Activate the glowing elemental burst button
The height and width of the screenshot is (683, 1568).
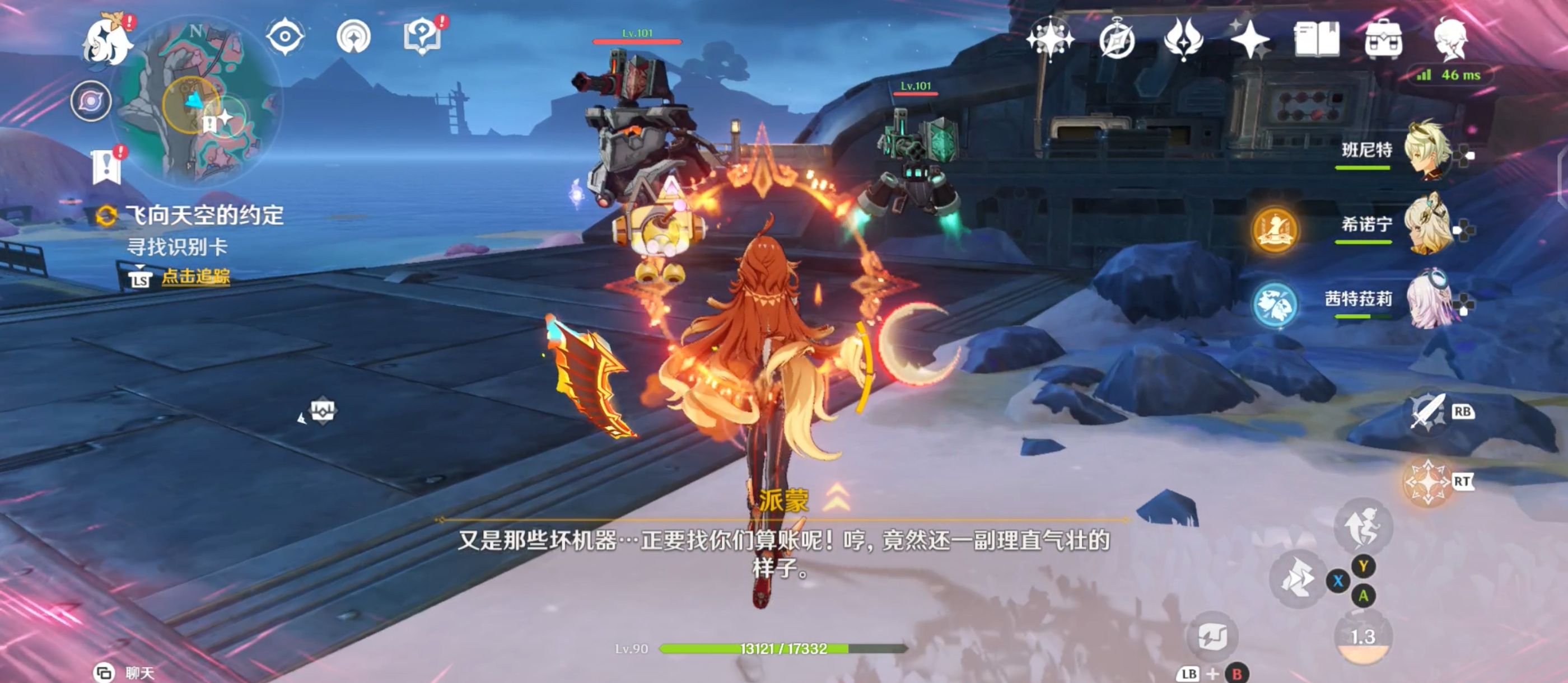pyautogui.click(x=1427, y=482)
